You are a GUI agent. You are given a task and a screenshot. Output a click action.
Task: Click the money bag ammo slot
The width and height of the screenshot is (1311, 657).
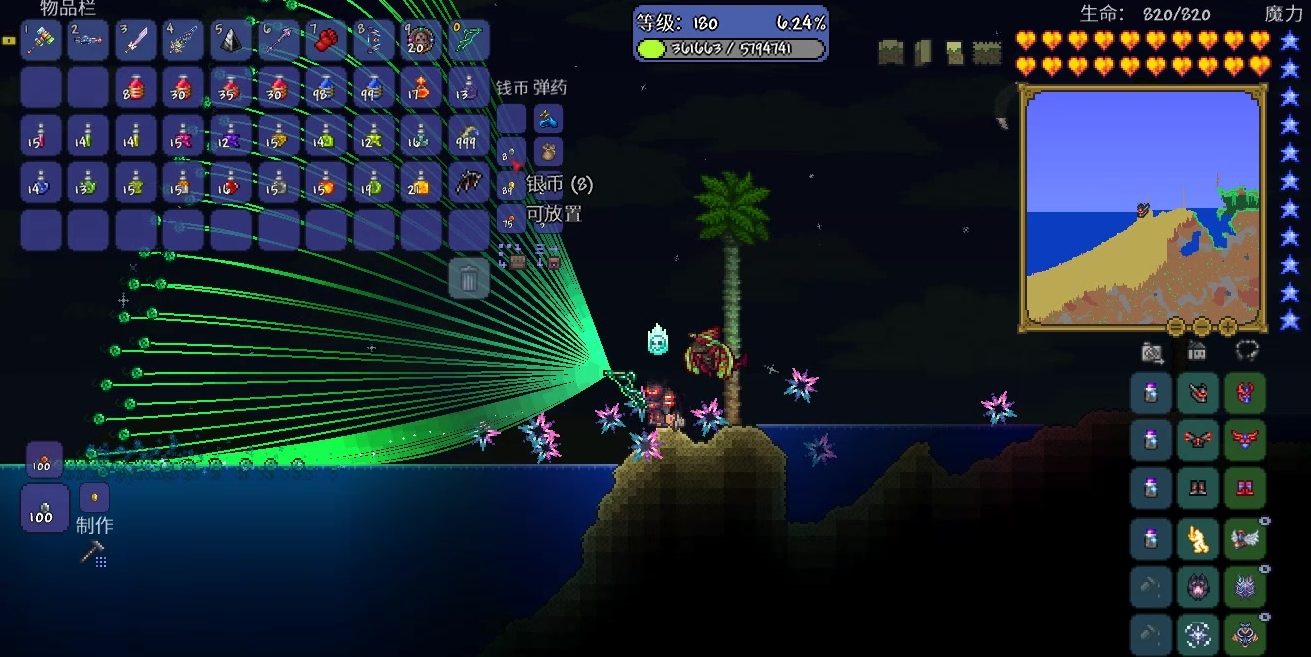pos(548,152)
